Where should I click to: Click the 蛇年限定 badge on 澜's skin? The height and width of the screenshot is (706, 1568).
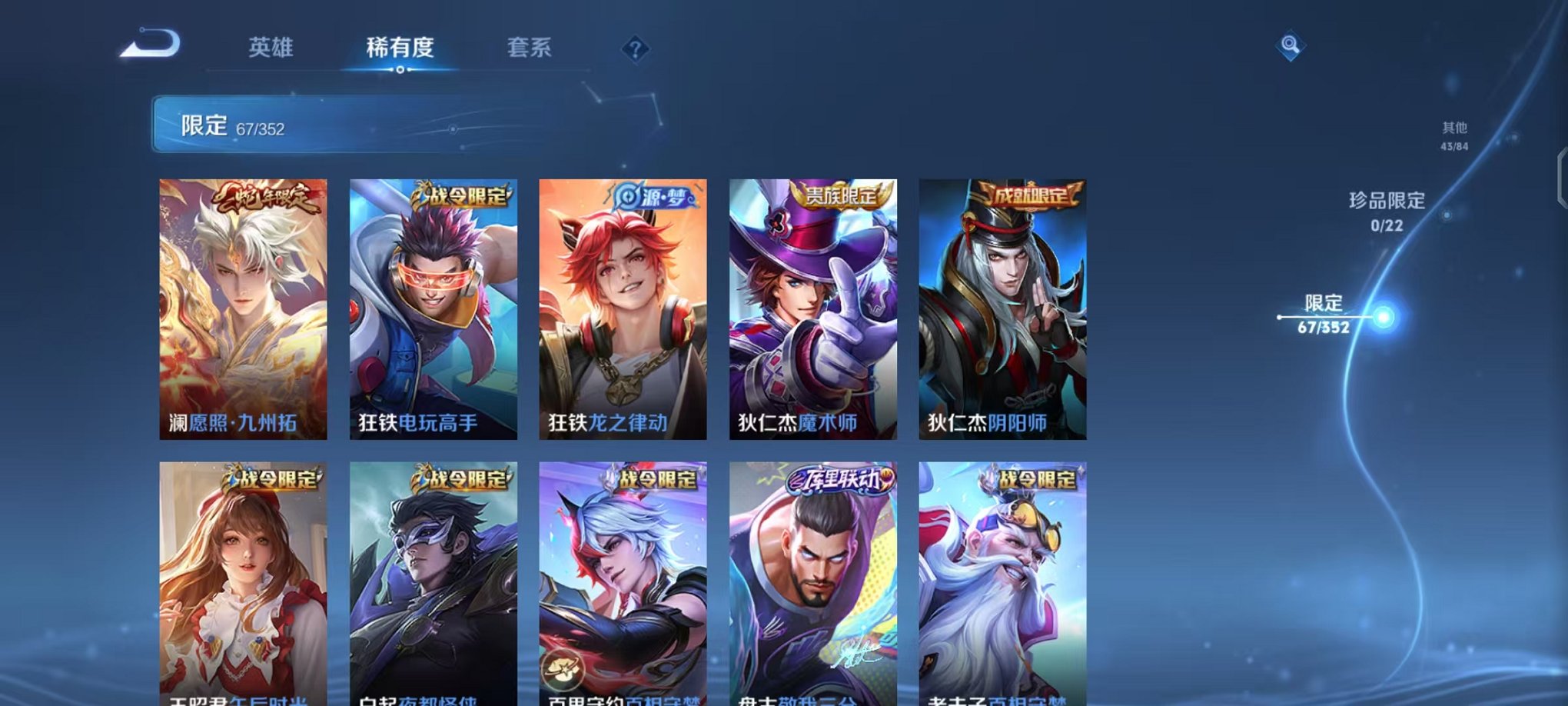click(264, 198)
